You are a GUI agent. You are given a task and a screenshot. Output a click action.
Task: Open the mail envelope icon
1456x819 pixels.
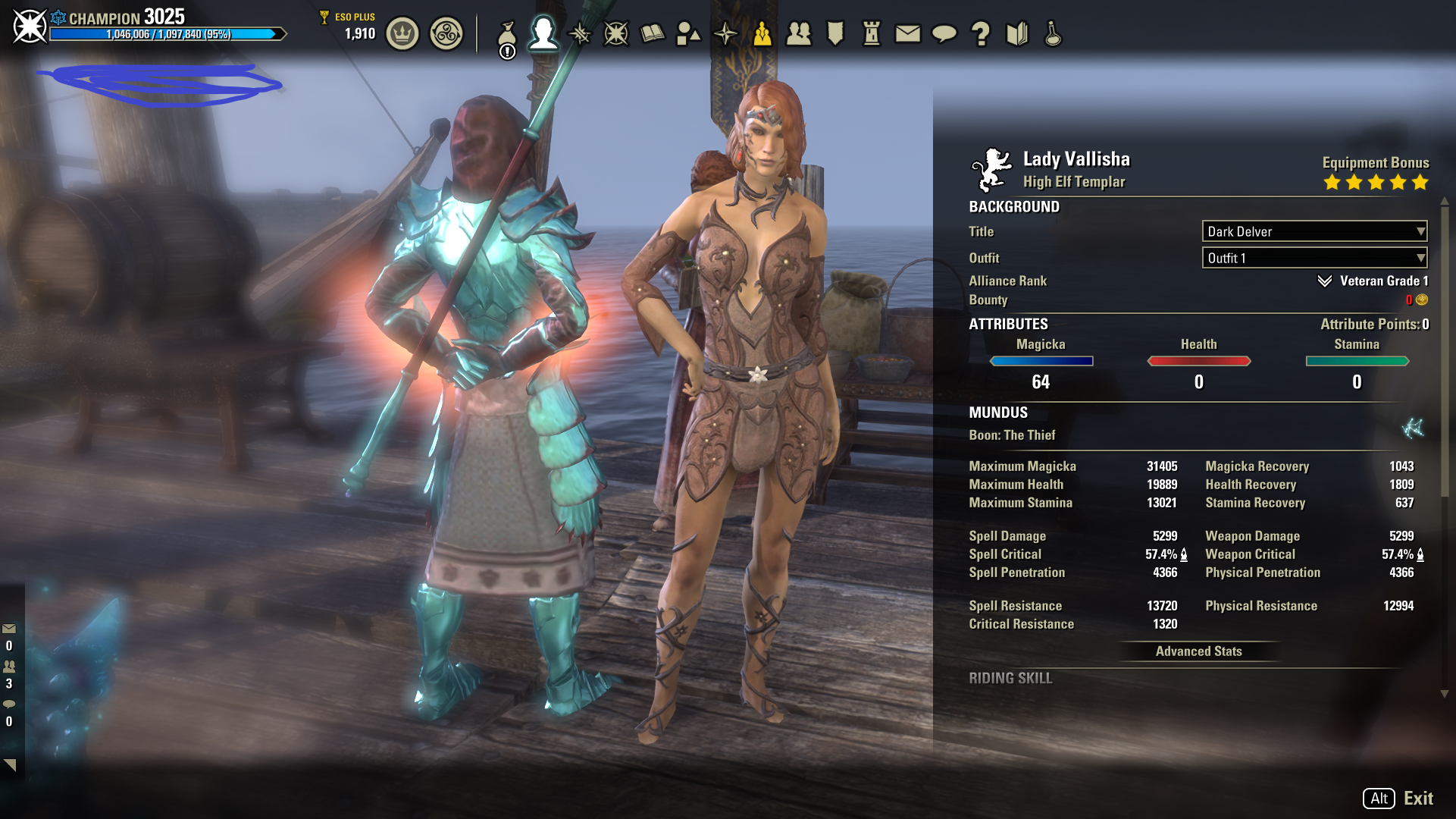(x=908, y=34)
